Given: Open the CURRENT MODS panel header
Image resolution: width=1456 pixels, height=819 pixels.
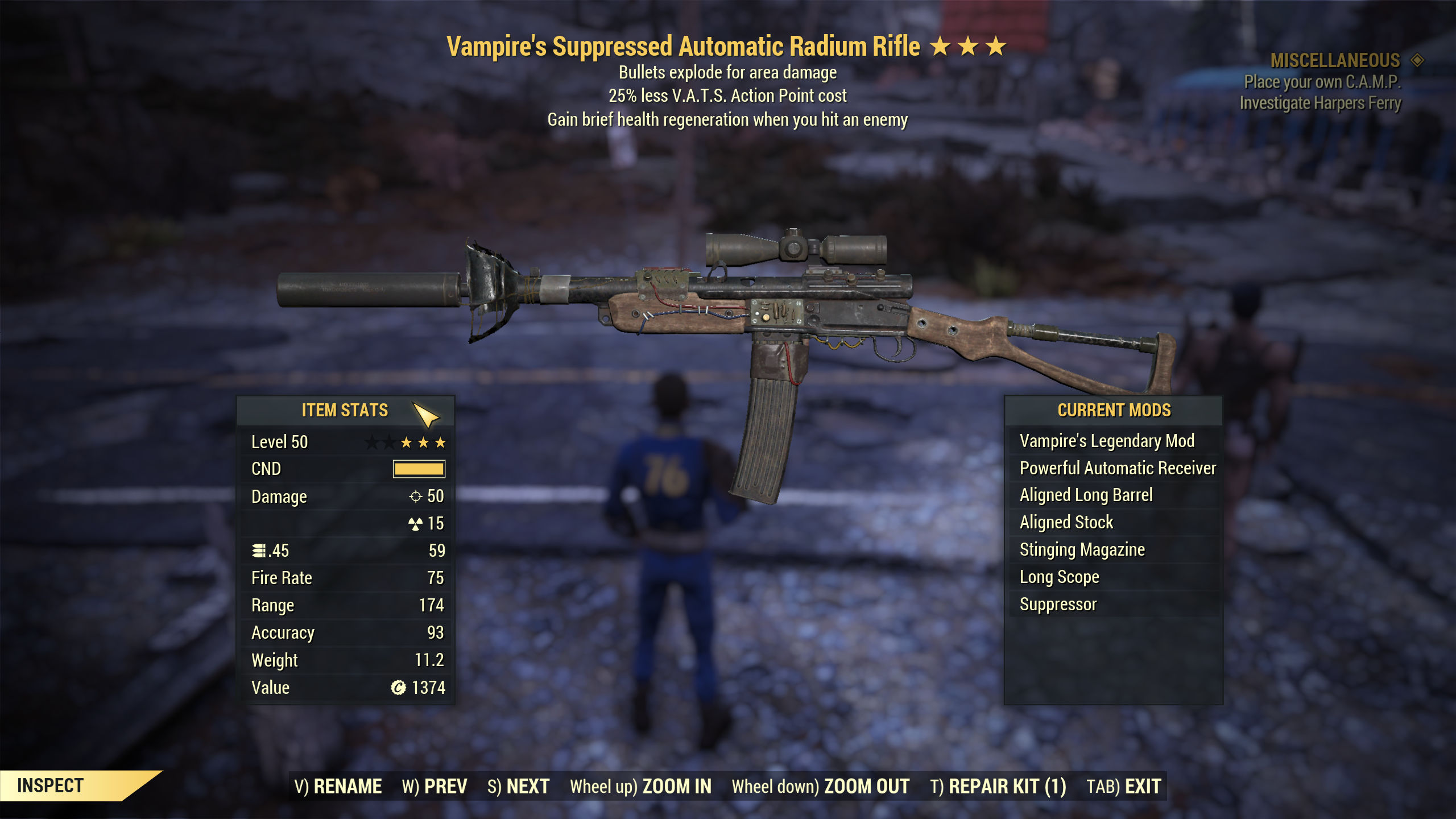Looking at the screenshot, I should click(x=1116, y=409).
